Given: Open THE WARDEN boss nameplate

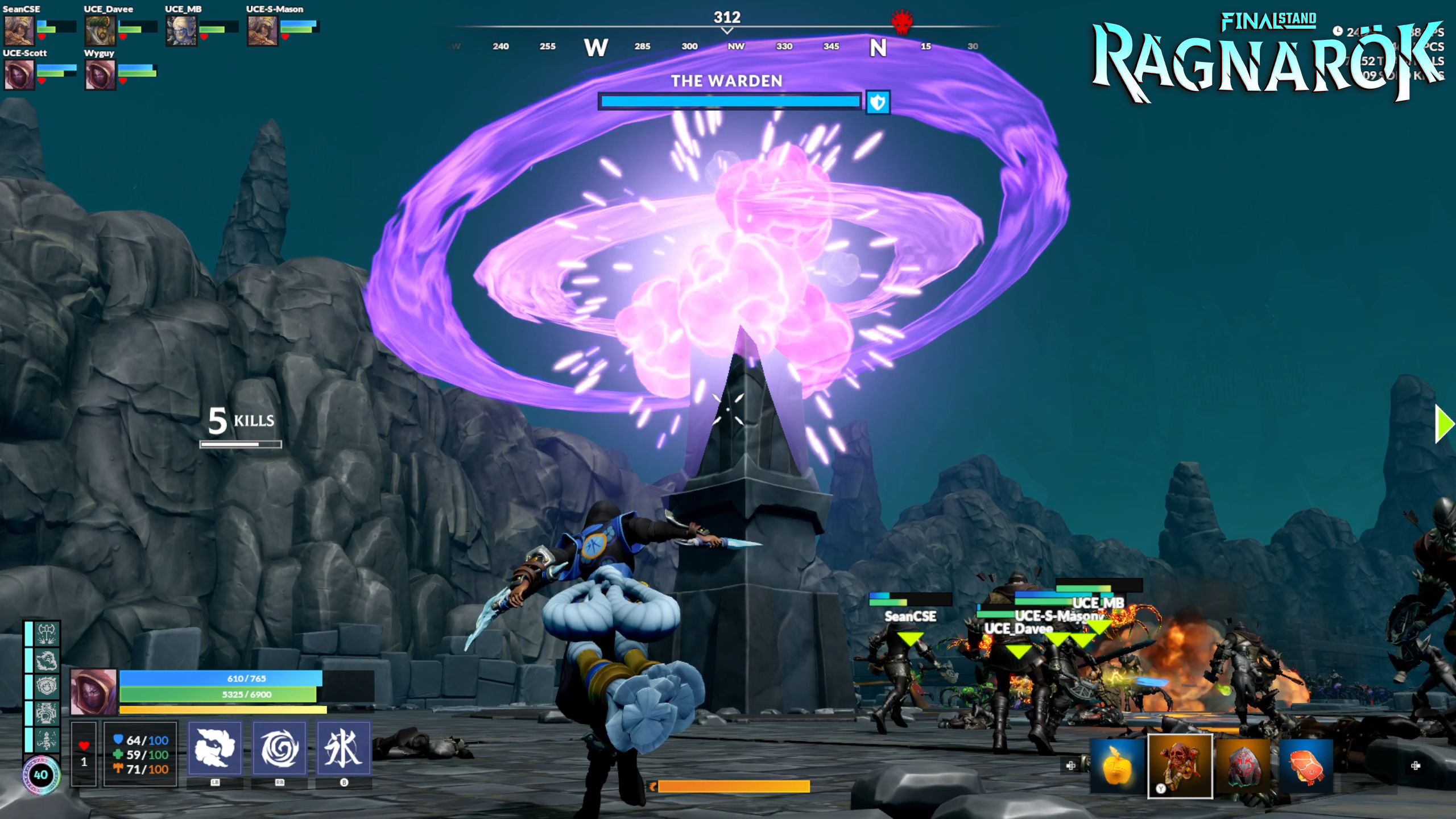Looking at the screenshot, I should [727, 81].
